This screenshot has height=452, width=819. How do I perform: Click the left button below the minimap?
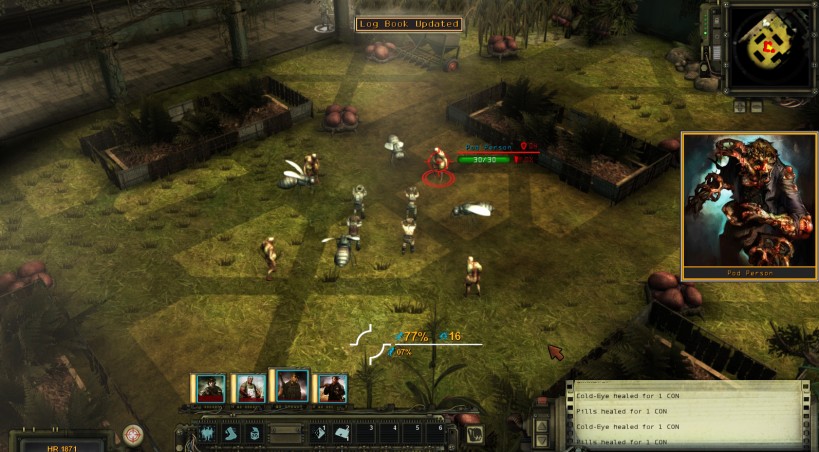(741, 105)
